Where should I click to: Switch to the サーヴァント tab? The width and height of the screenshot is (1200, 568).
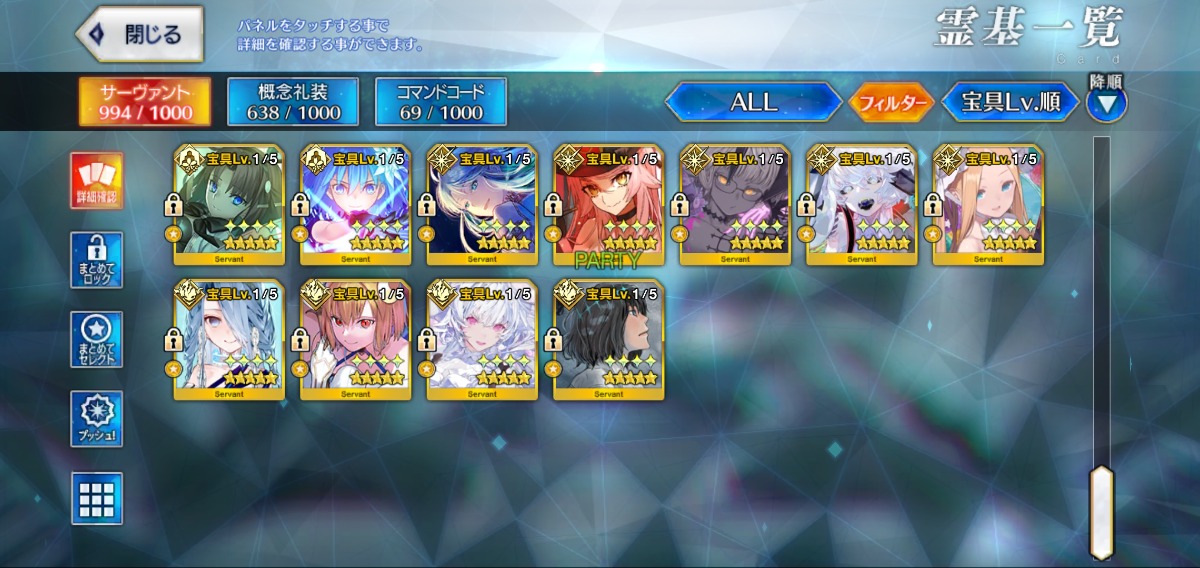click(x=145, y=102)
